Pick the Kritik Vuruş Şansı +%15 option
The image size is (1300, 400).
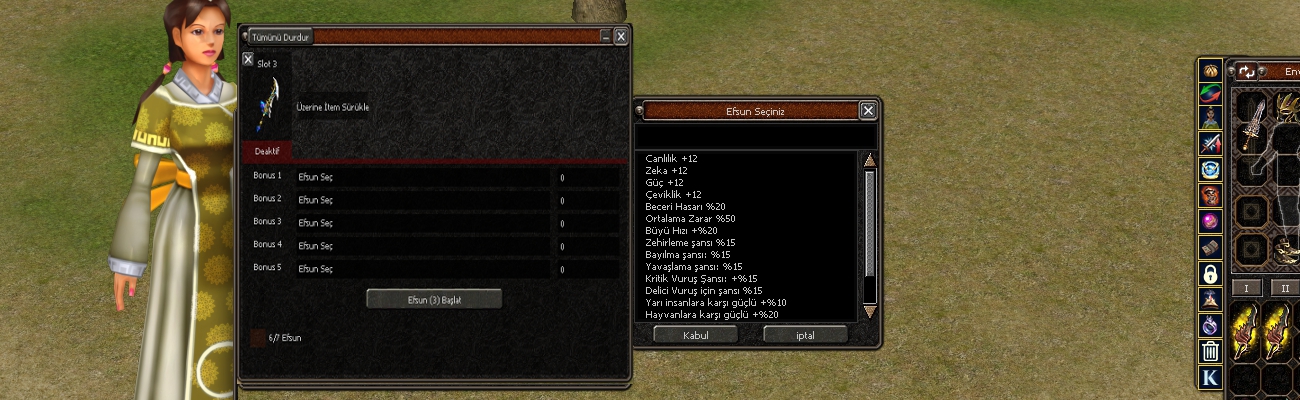(x=701, y=278)
